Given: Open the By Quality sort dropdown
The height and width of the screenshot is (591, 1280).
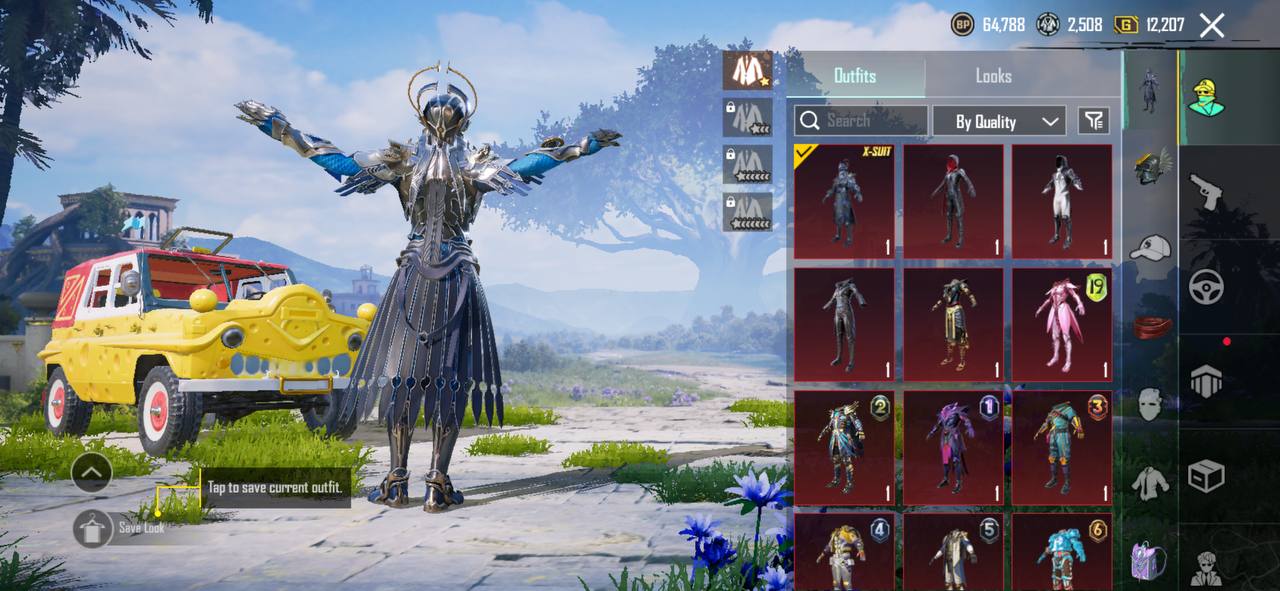Looking at the screenshot, I should coord(999,121).
